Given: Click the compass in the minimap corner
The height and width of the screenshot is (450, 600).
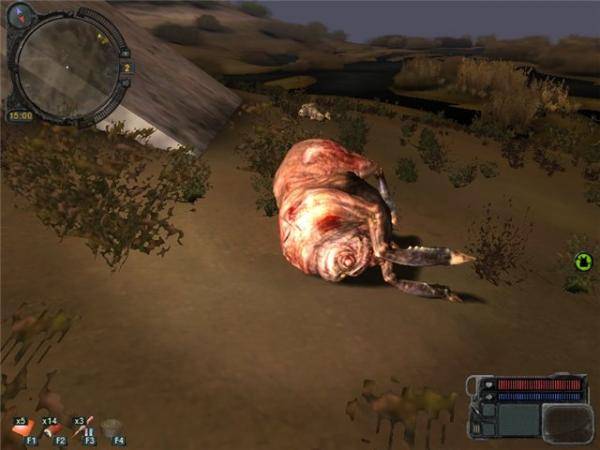Looking at the screenshot, I should click(20, 14).
